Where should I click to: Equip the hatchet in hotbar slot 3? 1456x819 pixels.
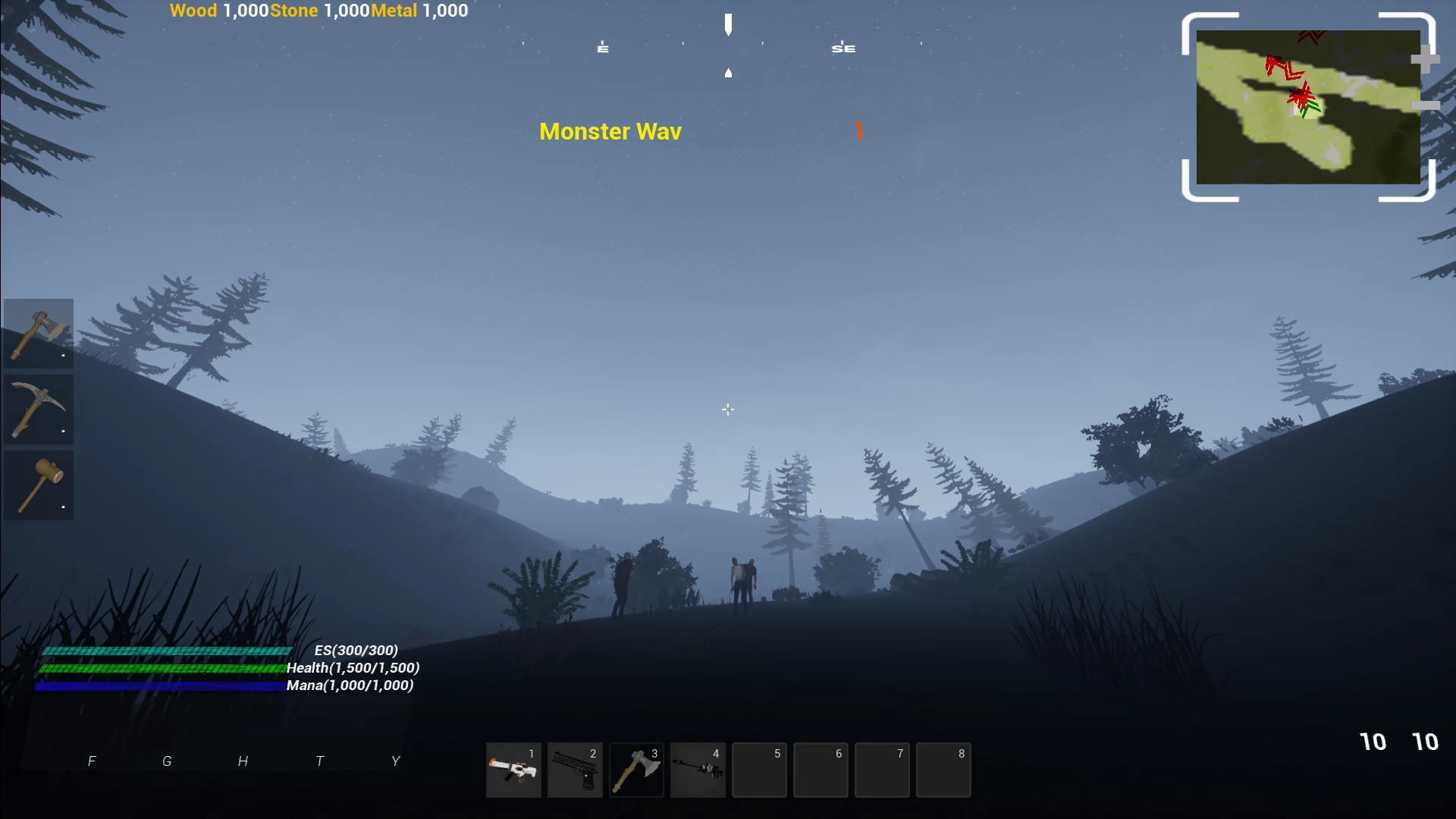coord(636,770)
